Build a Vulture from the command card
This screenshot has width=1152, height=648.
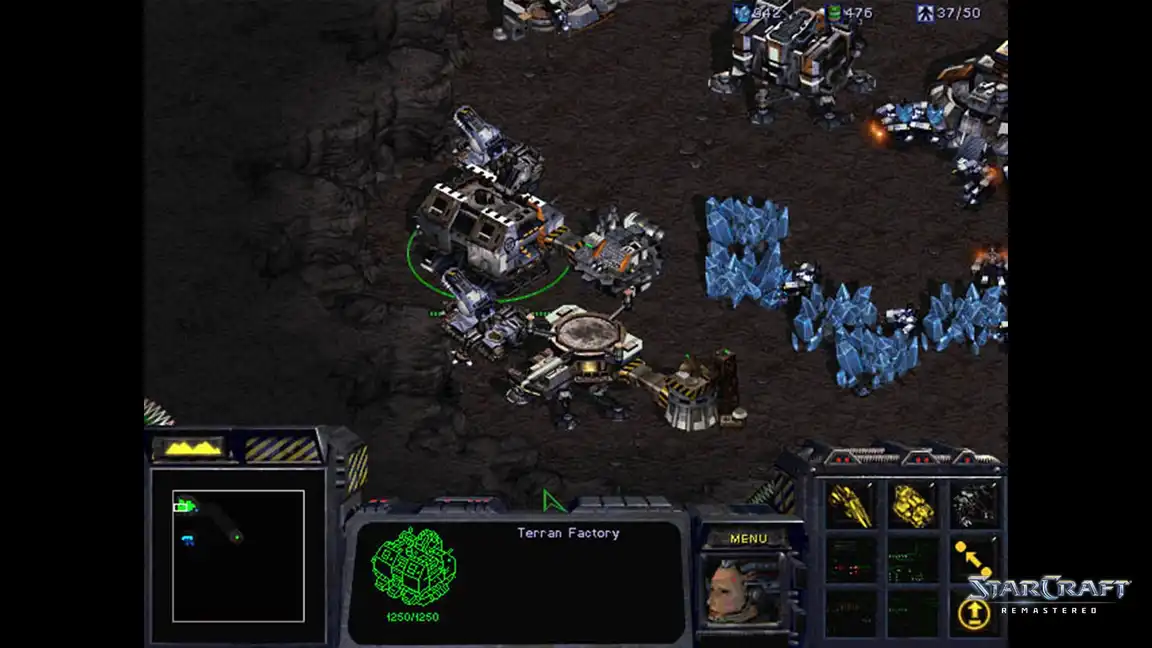click(849, 506)
